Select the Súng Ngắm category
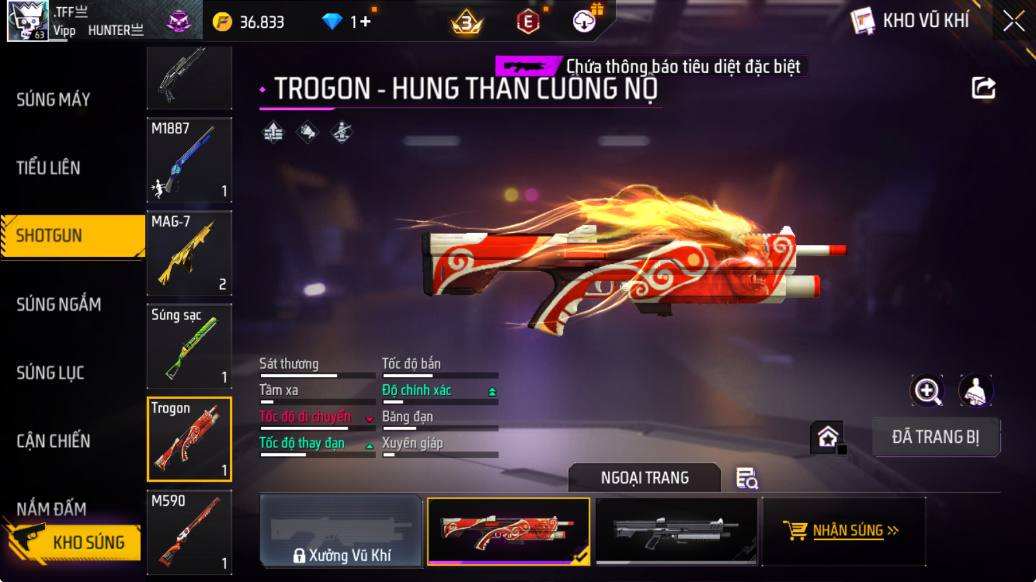The image size is (1036, 582). coord(59,304)
